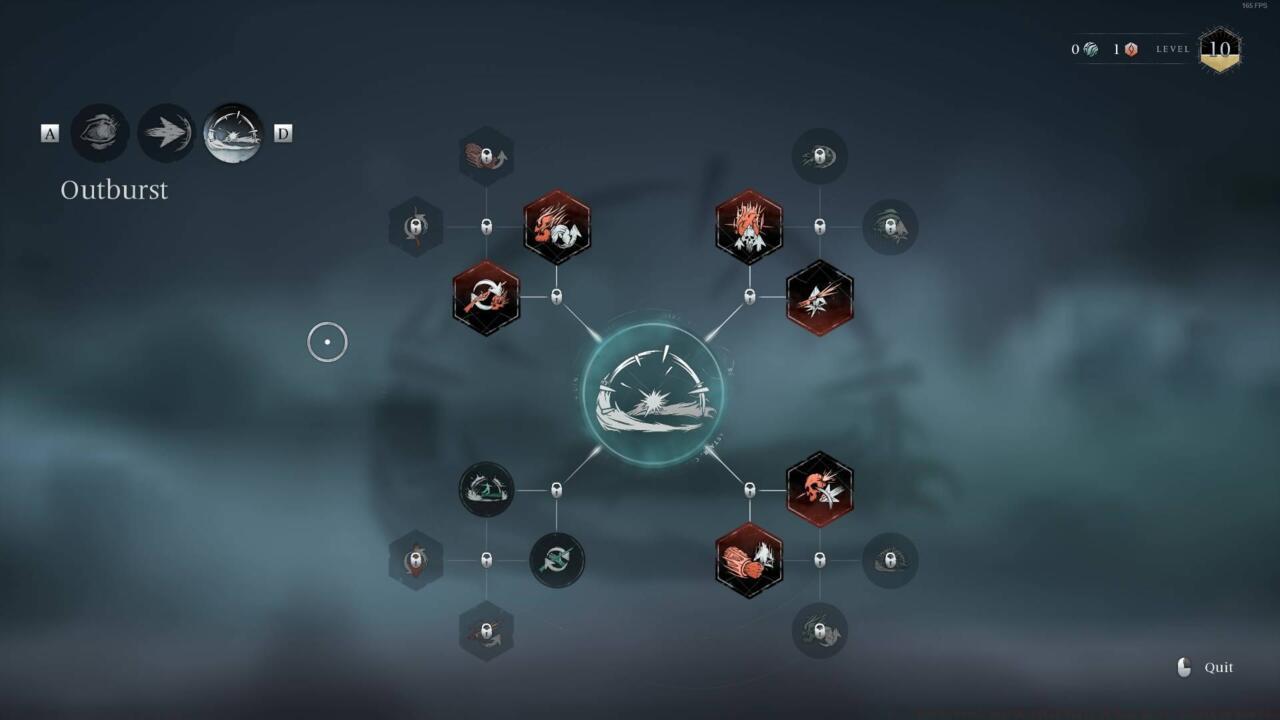The image size is (1280, 720).
Task: Select the teal wave-rider skill node
Action: pyautogui.click(x=485, y=491)
